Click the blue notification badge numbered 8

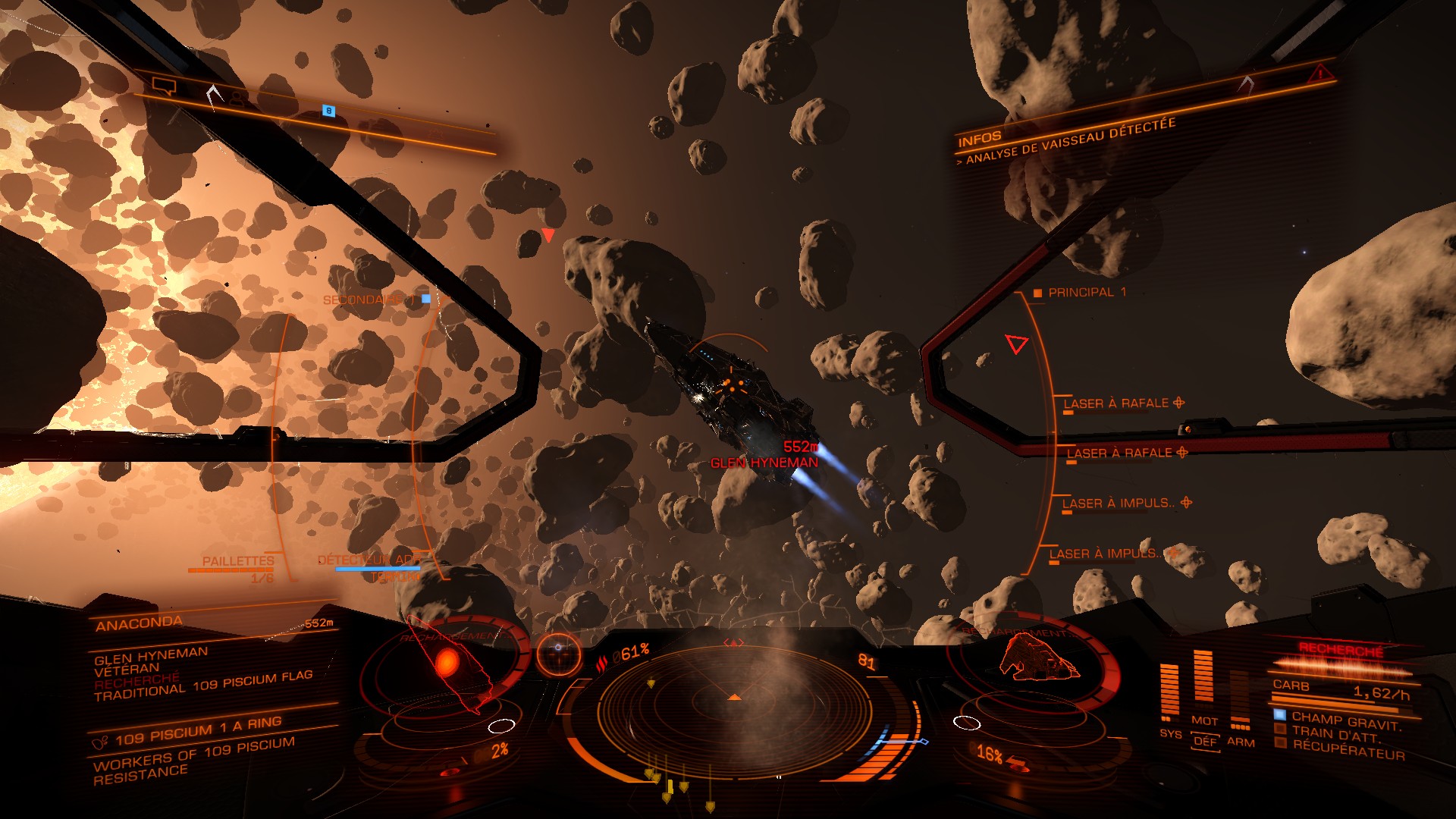pos(328,111)
